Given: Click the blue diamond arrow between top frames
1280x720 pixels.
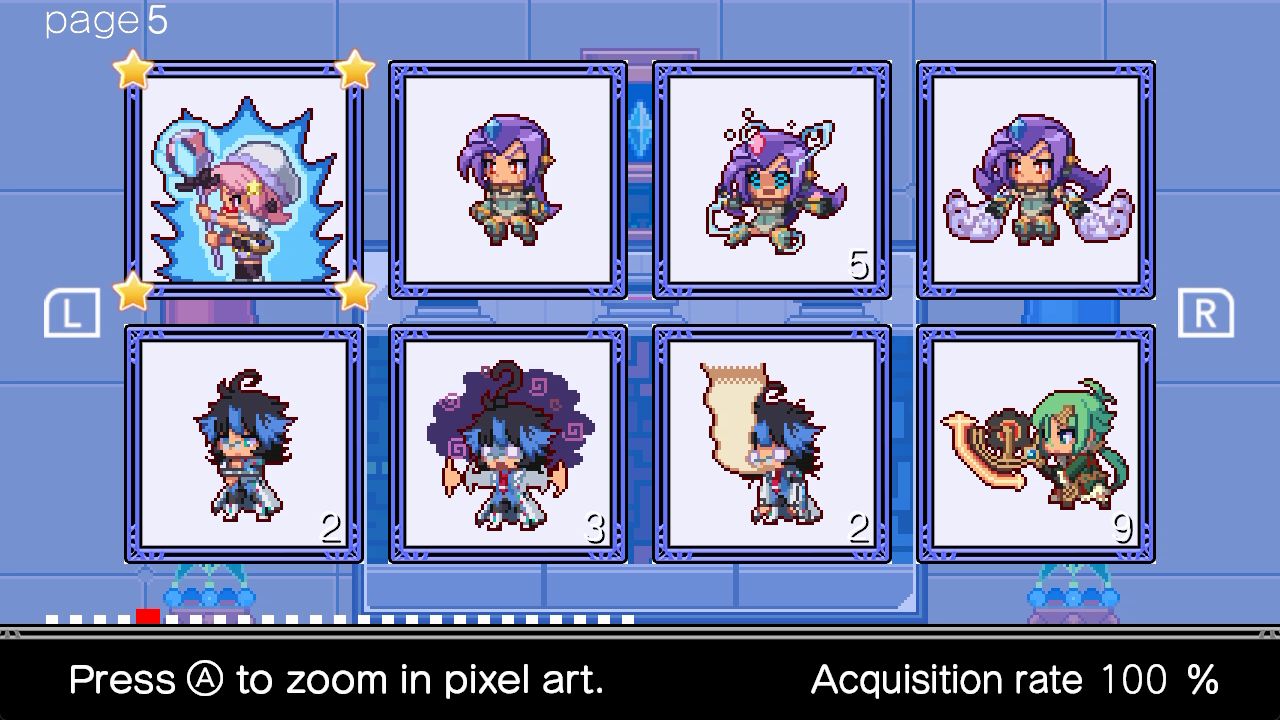Looking at the screenshot, I should pos(641,128).
